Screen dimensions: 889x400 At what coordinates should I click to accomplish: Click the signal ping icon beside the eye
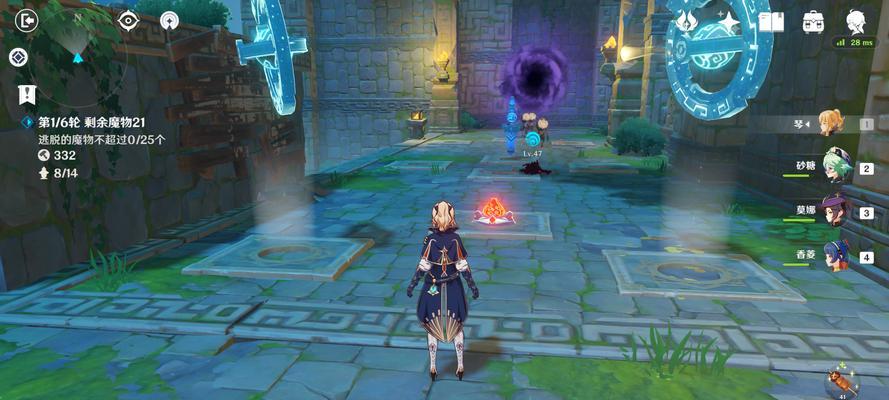[169, 20]
